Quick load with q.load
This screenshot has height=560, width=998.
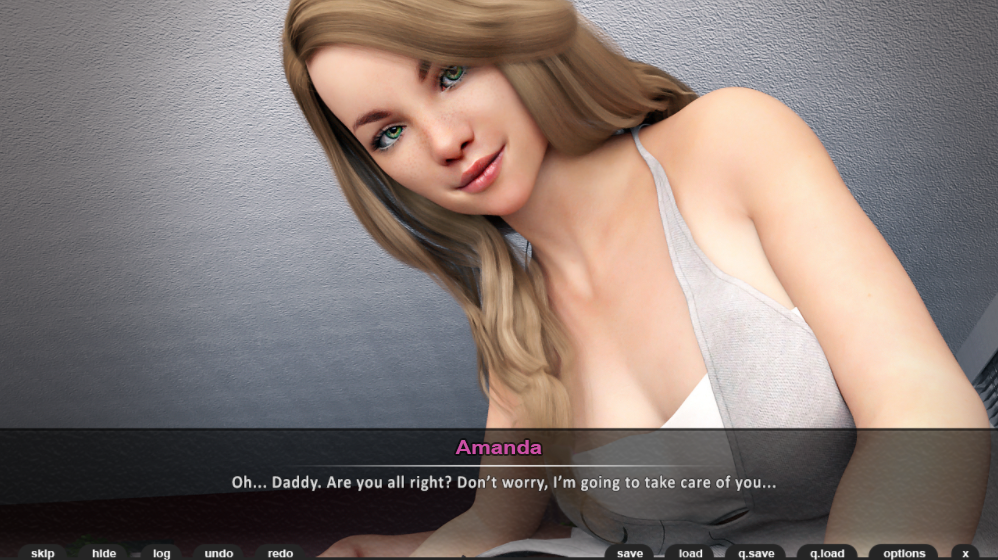pyautogui.click(x=827, y=553)
